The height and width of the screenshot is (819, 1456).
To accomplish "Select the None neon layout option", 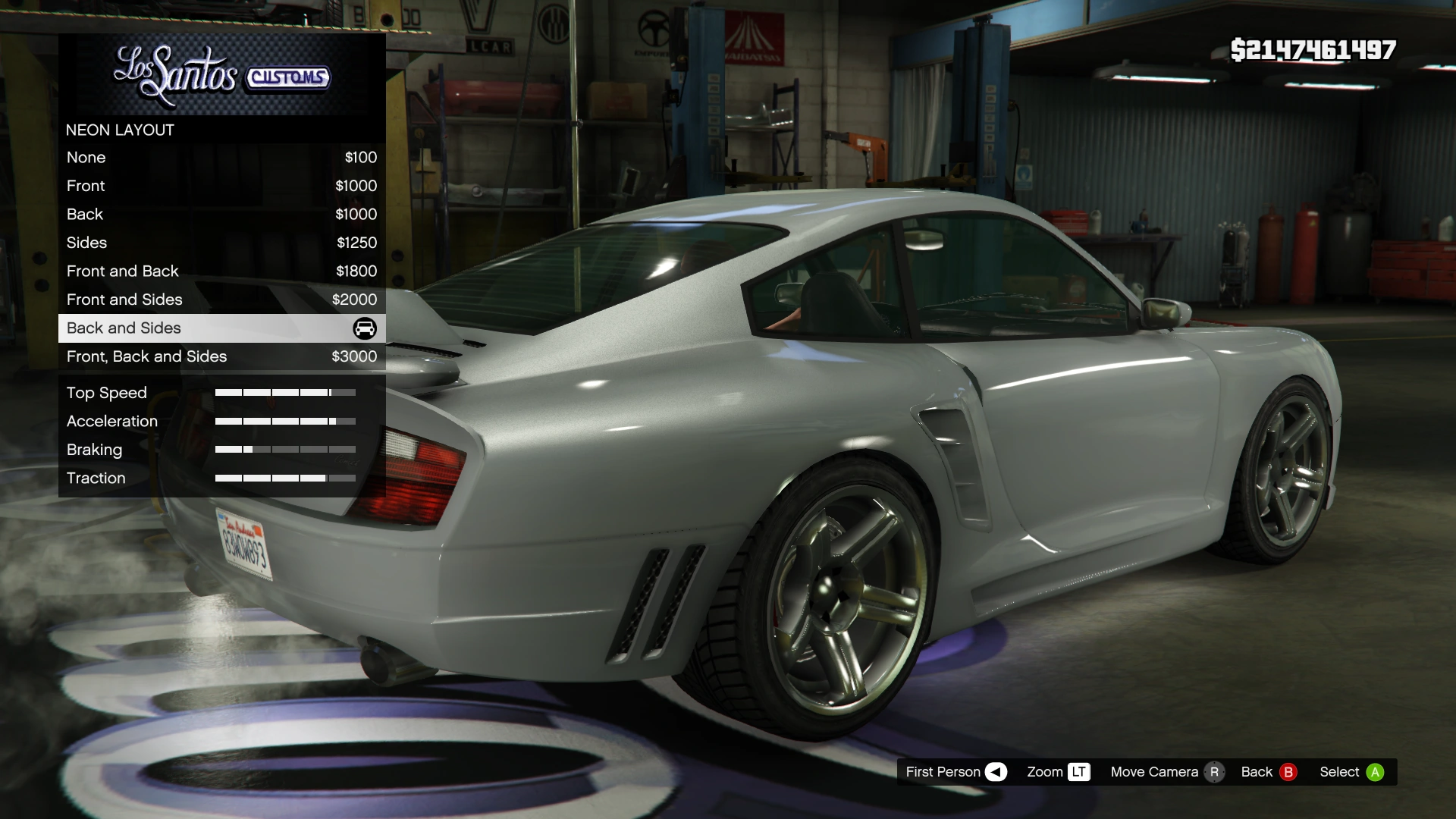I will [221, 158].
